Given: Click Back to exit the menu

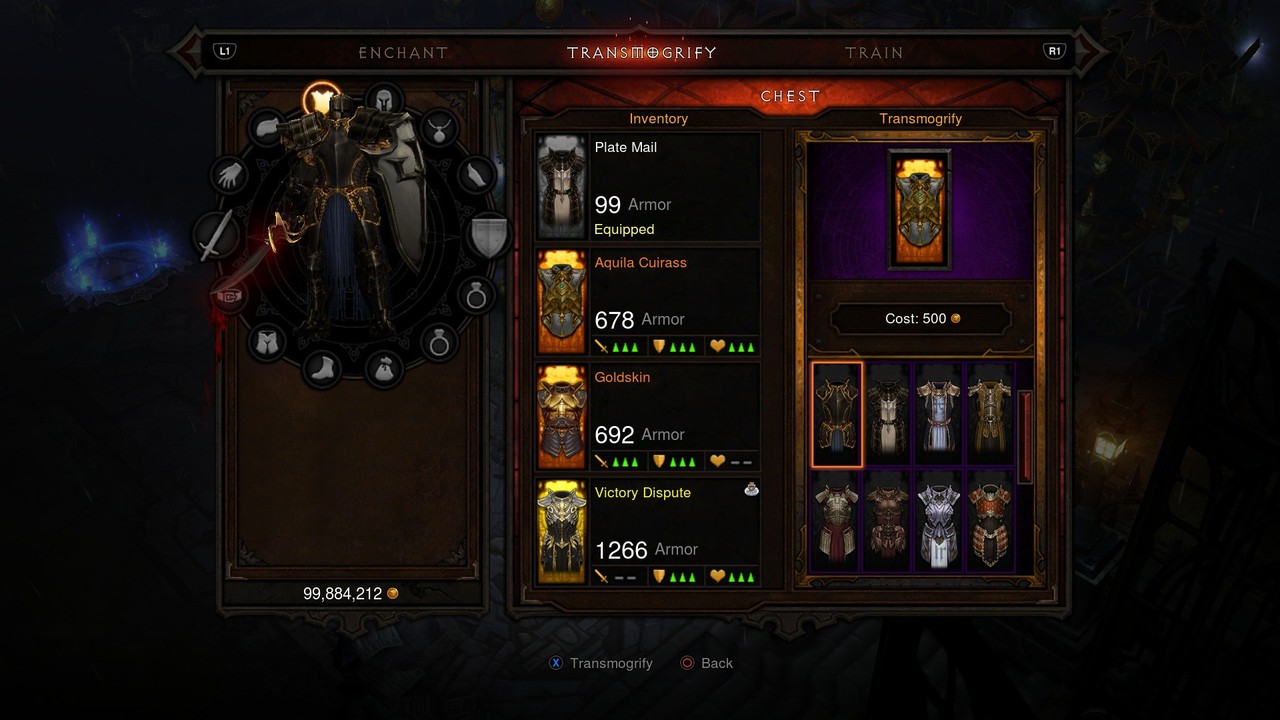Looking at the screenshot, I should (707, 663).
